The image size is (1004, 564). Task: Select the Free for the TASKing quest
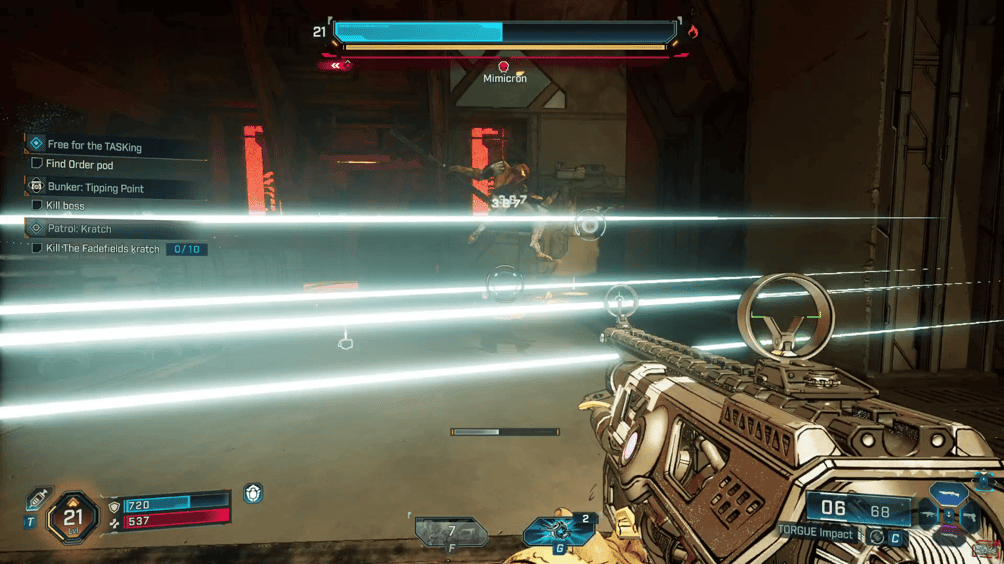pyautogui.click(x=94, y=146)
